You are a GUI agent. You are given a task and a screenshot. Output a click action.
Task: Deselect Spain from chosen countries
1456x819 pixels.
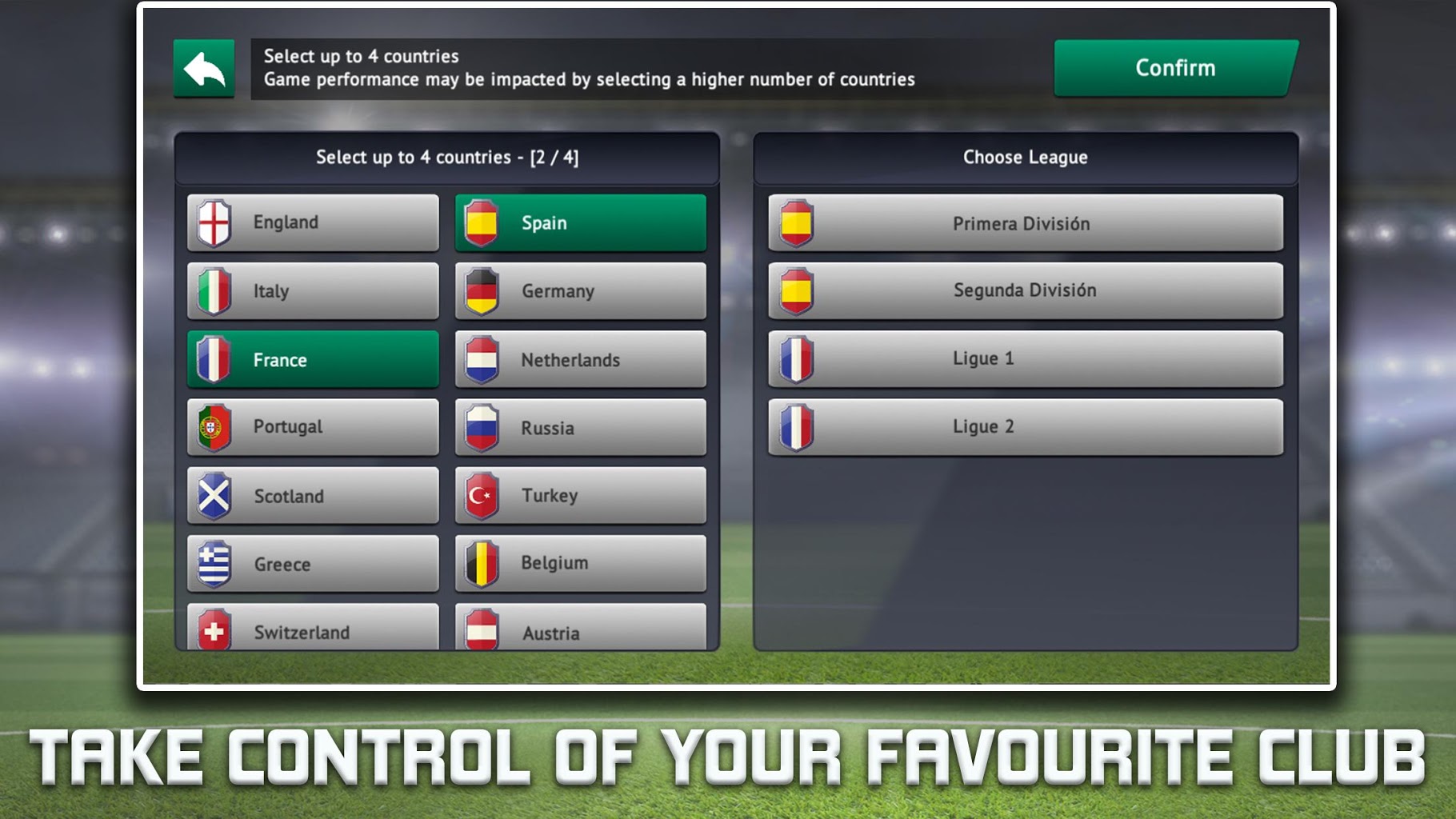coord(580,222)
